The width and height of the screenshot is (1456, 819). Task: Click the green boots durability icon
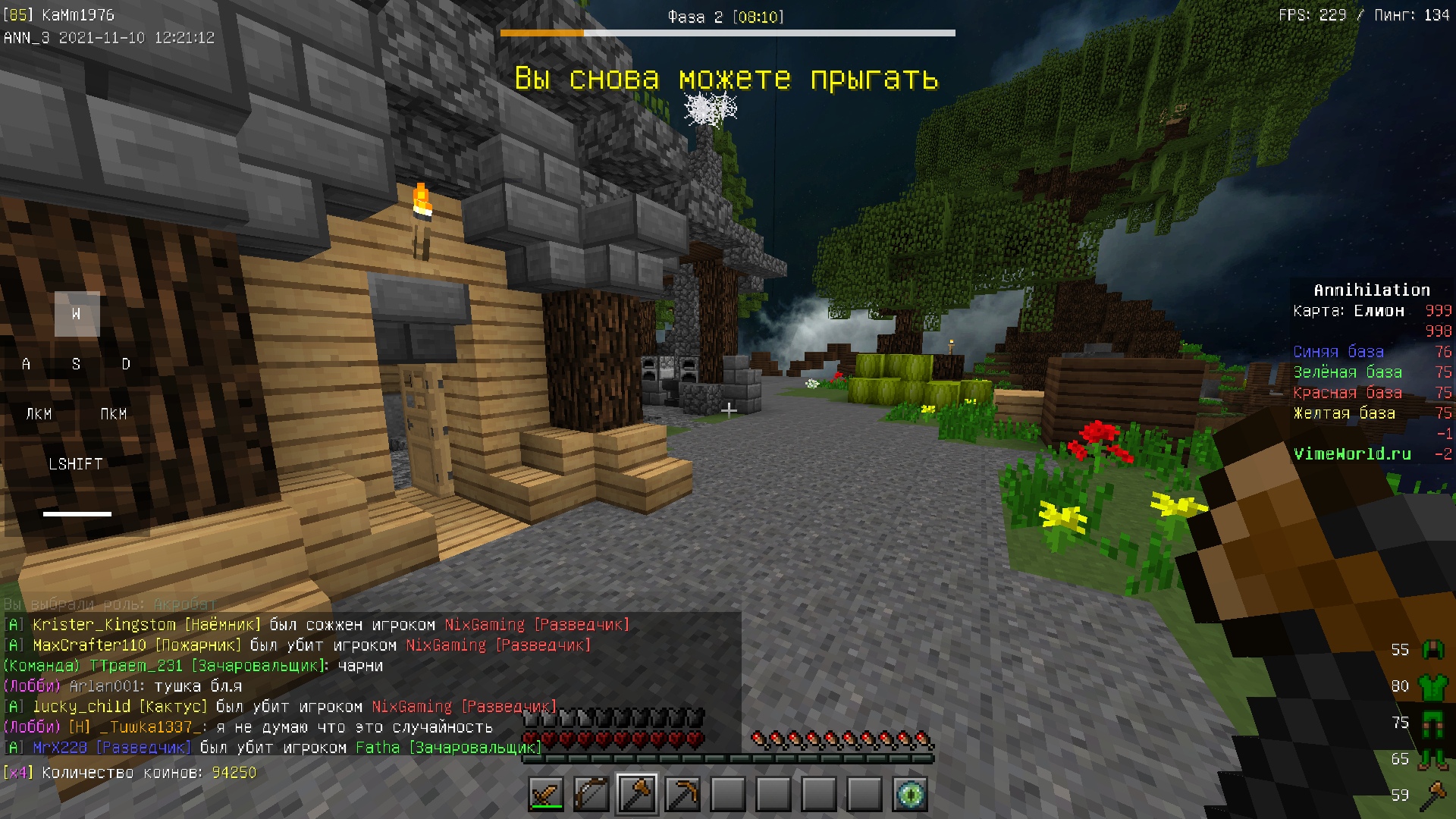click(1432, 759)
